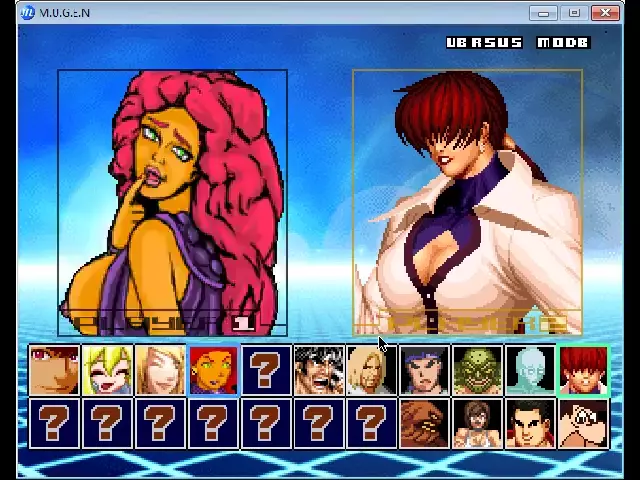
Task: Pick the black-haired man in red outfit
Action: click(x=530, y=423)
